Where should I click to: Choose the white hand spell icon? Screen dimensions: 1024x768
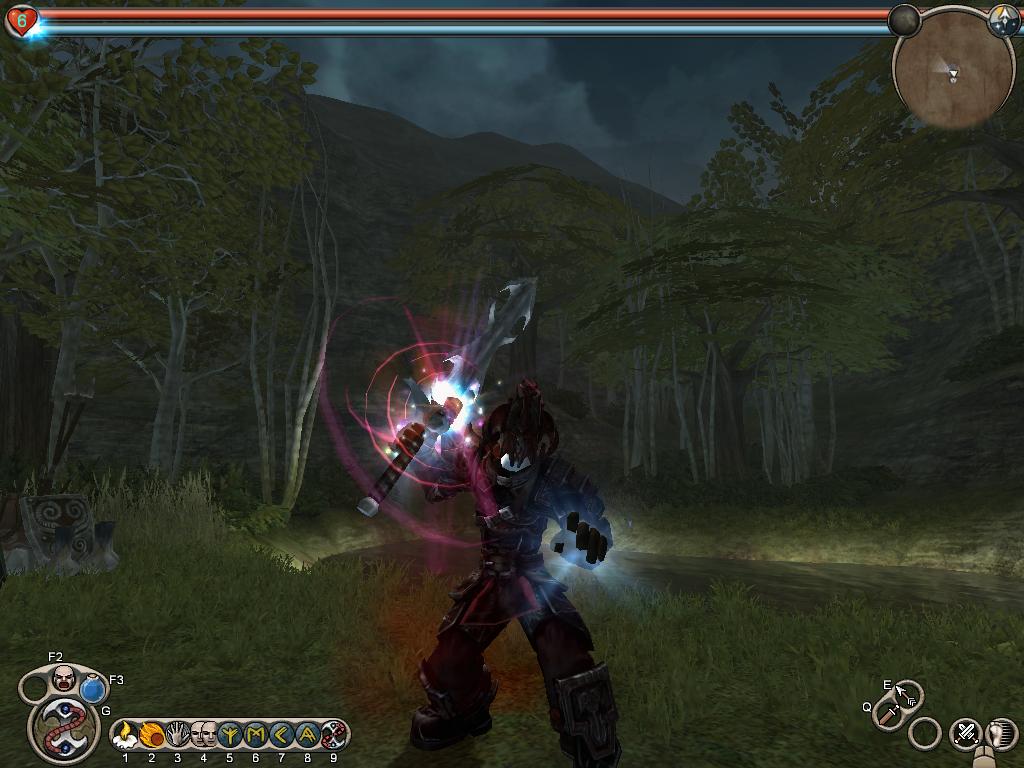178,735
